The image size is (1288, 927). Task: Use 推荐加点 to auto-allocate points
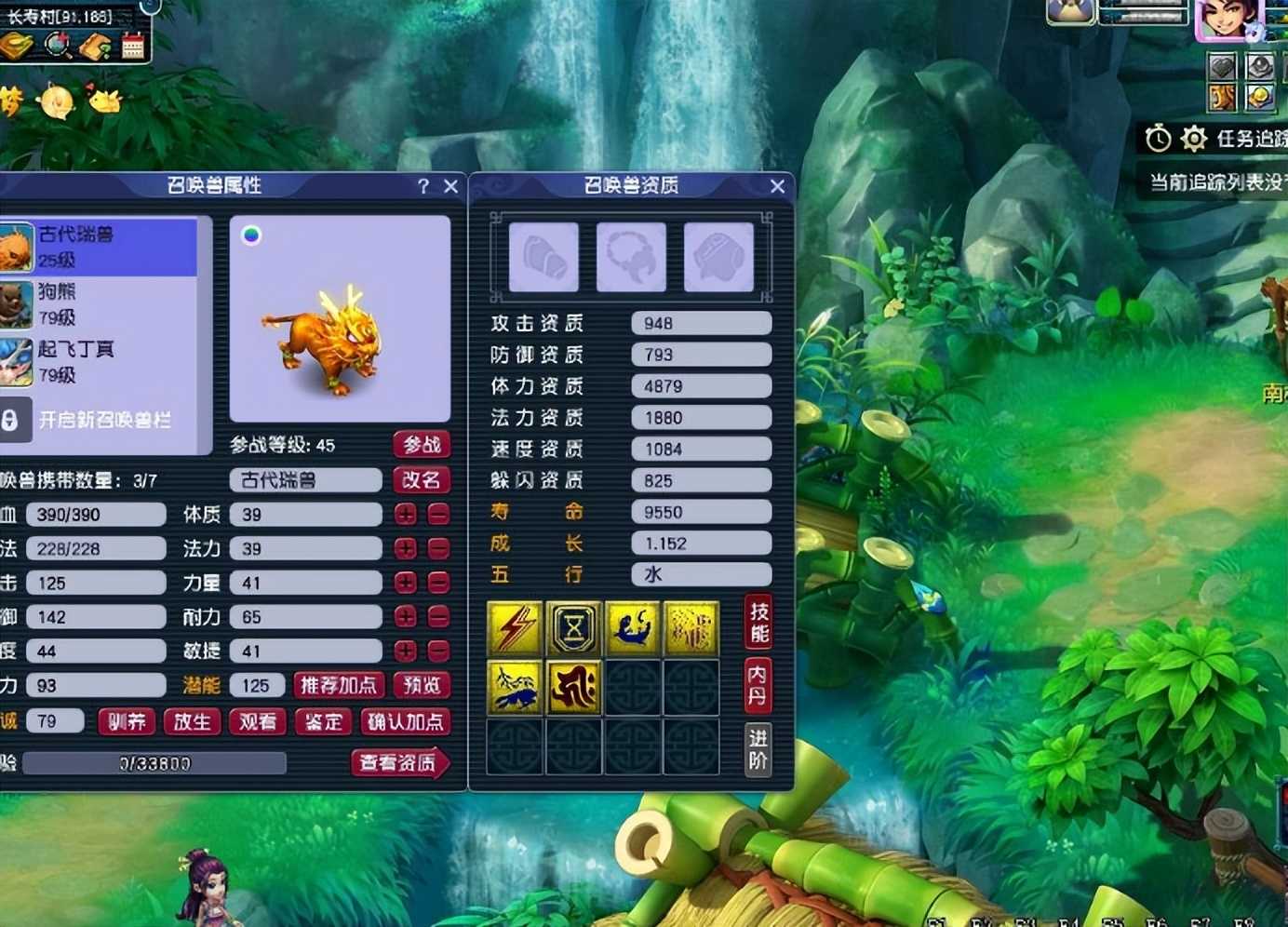click(x=339, y=686)
